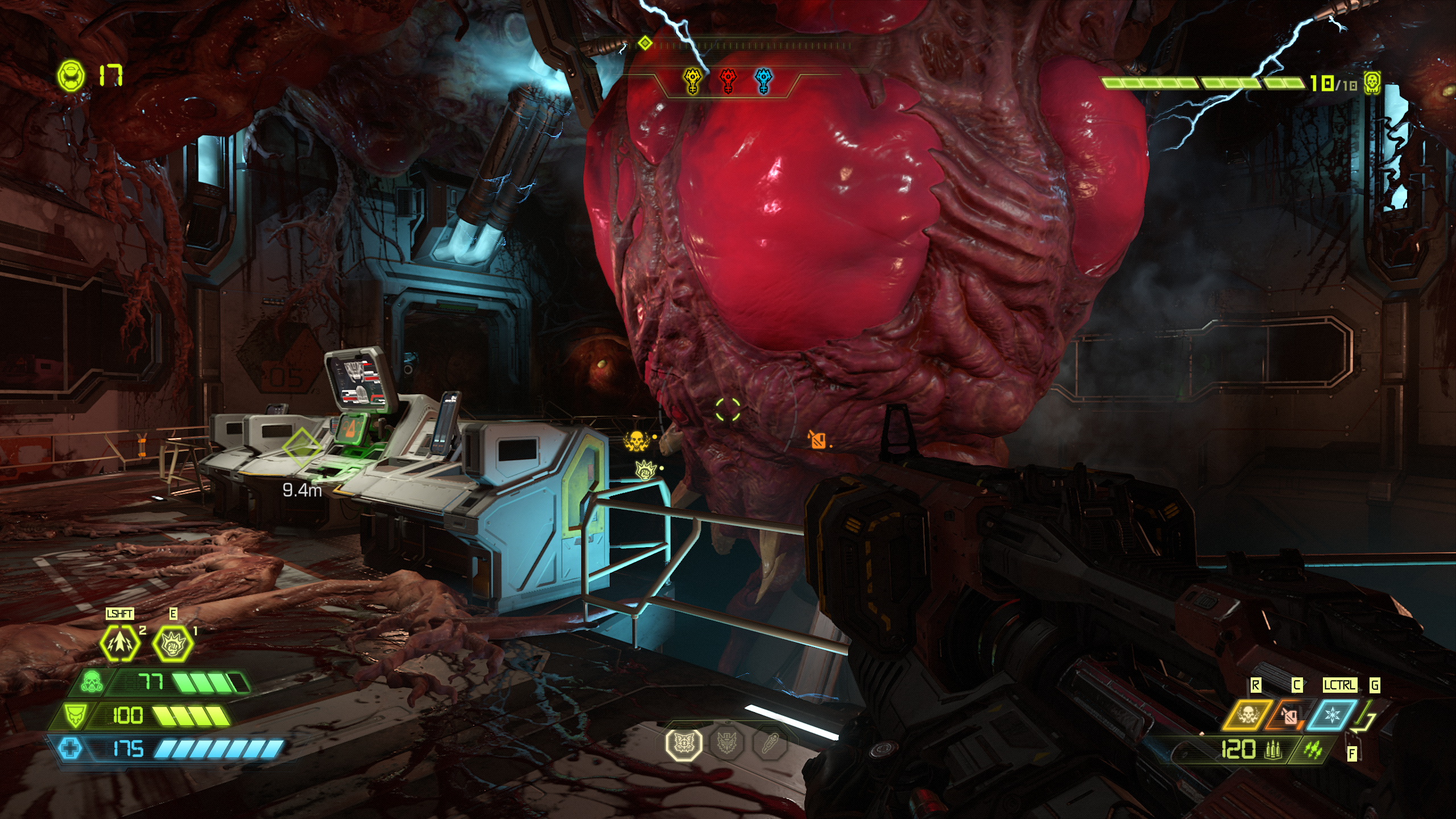Trigger the blue Ice Bomb snowflake slot
This screenshot has width=1456, height=819.
1332,715
